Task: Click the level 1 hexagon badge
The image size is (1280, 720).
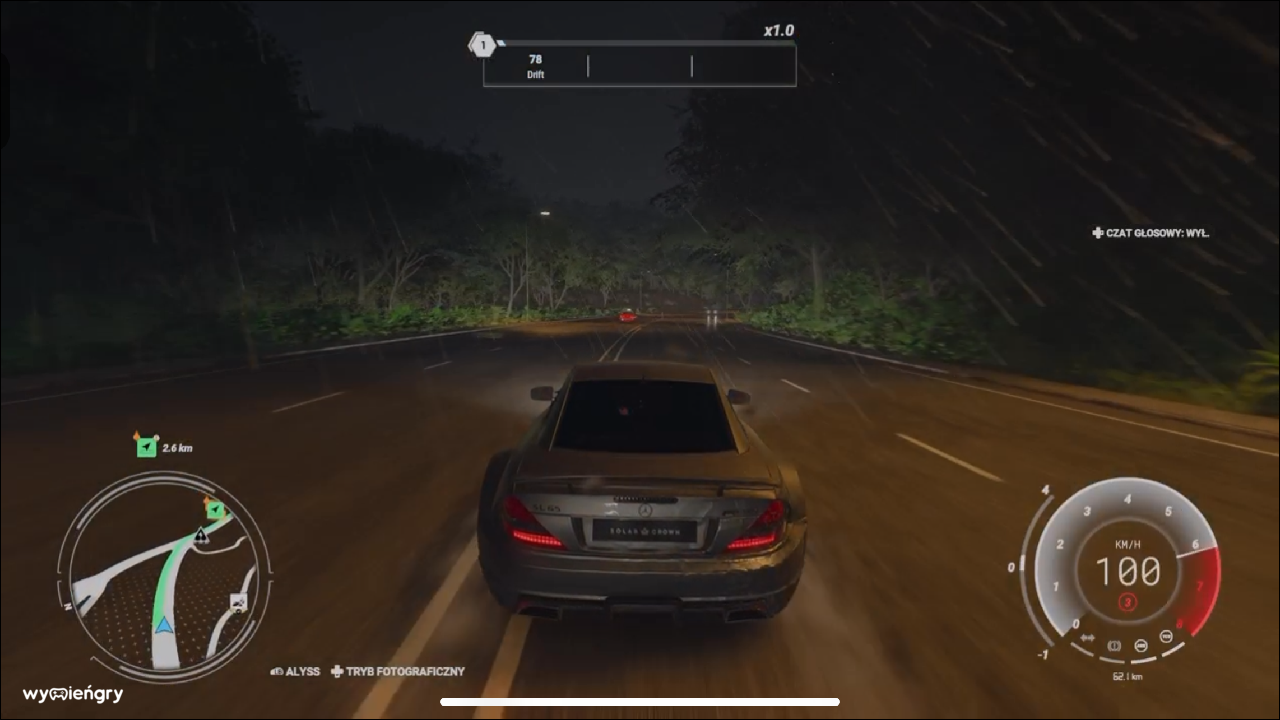Action: 483,45
